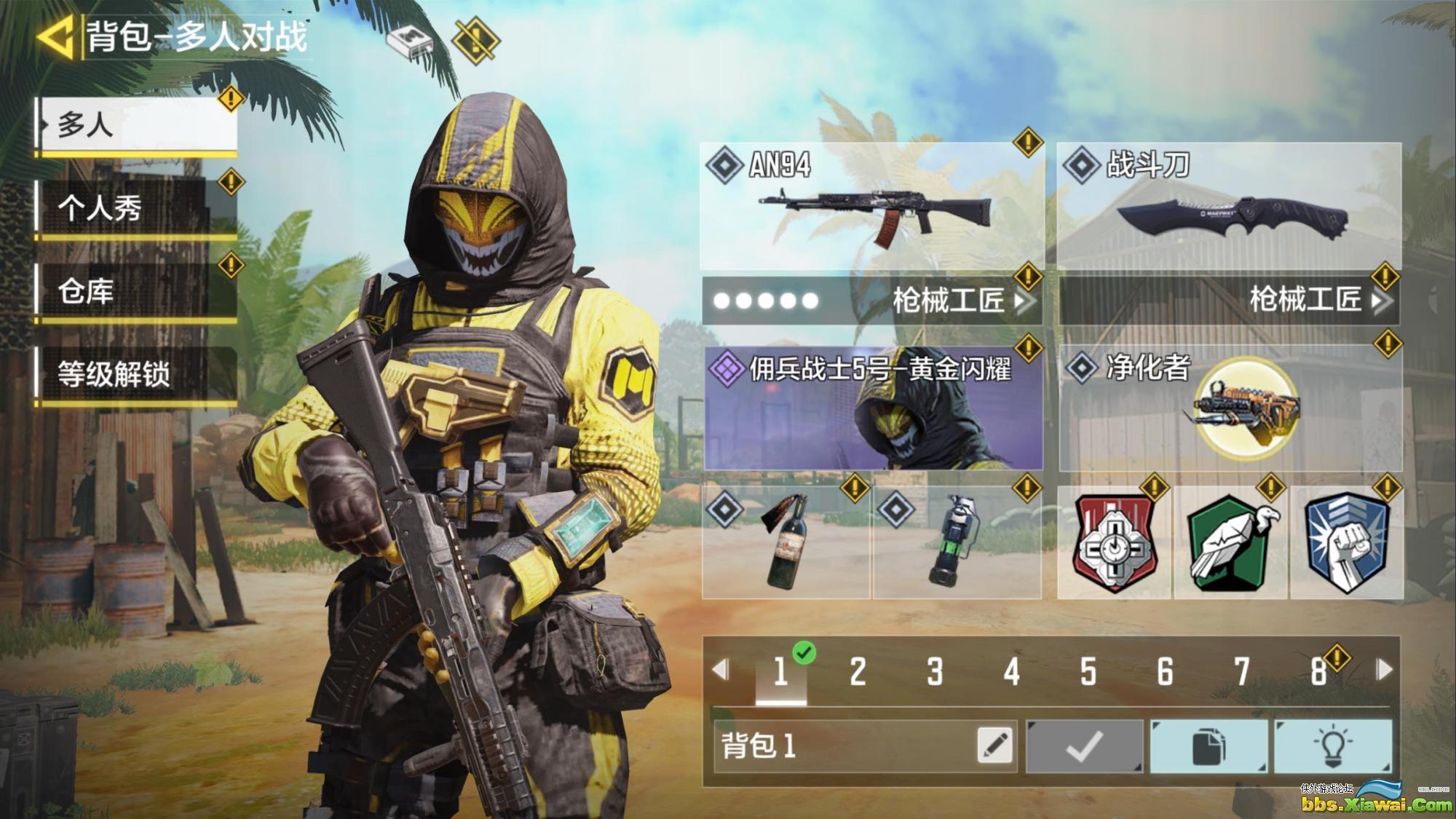This screenshot has height=819, width=1456.
Task: Switch to the 多人 tab
Action: click(x=138, y=125)
